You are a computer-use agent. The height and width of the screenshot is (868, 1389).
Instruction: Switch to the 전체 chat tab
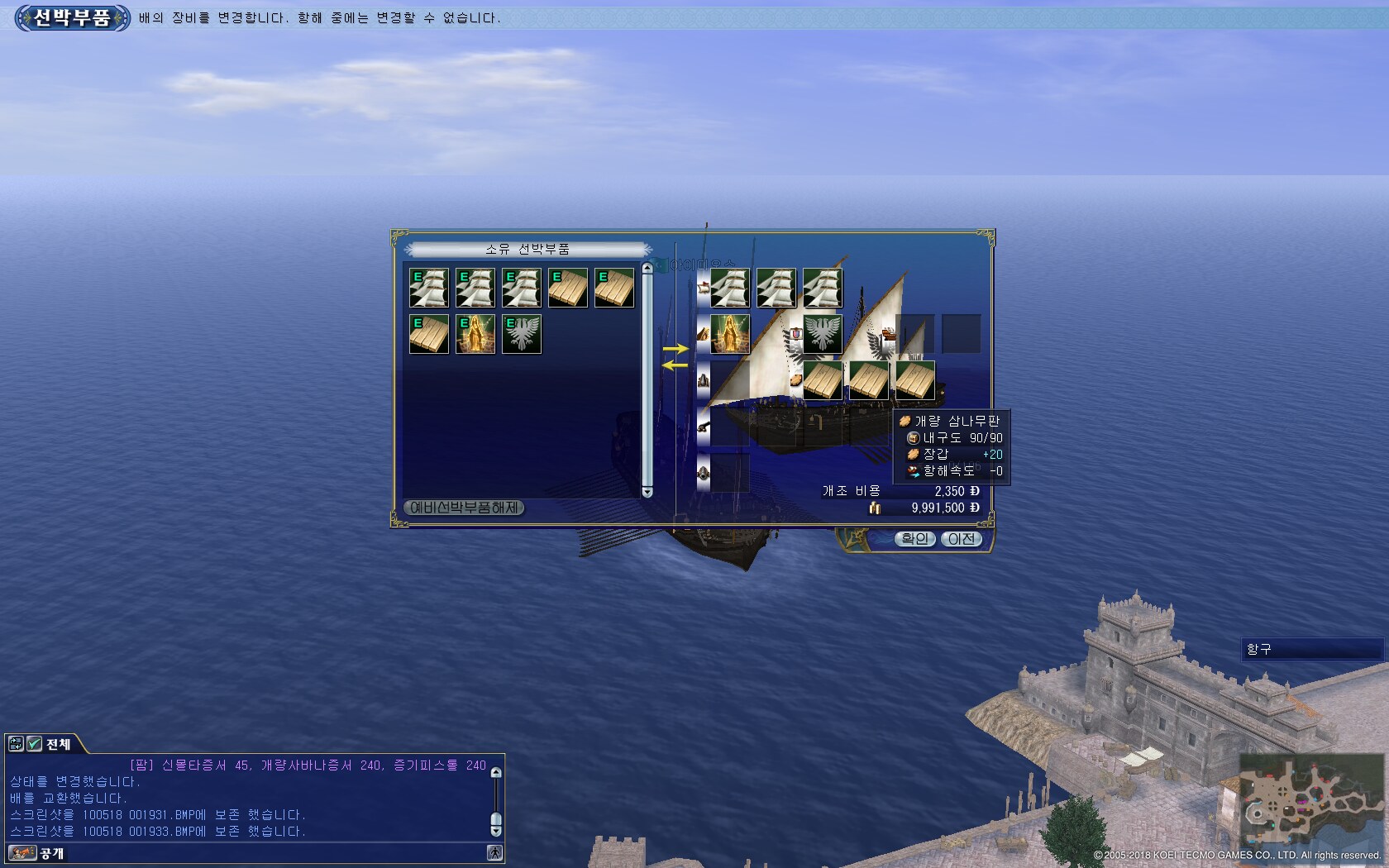[58, 744]
